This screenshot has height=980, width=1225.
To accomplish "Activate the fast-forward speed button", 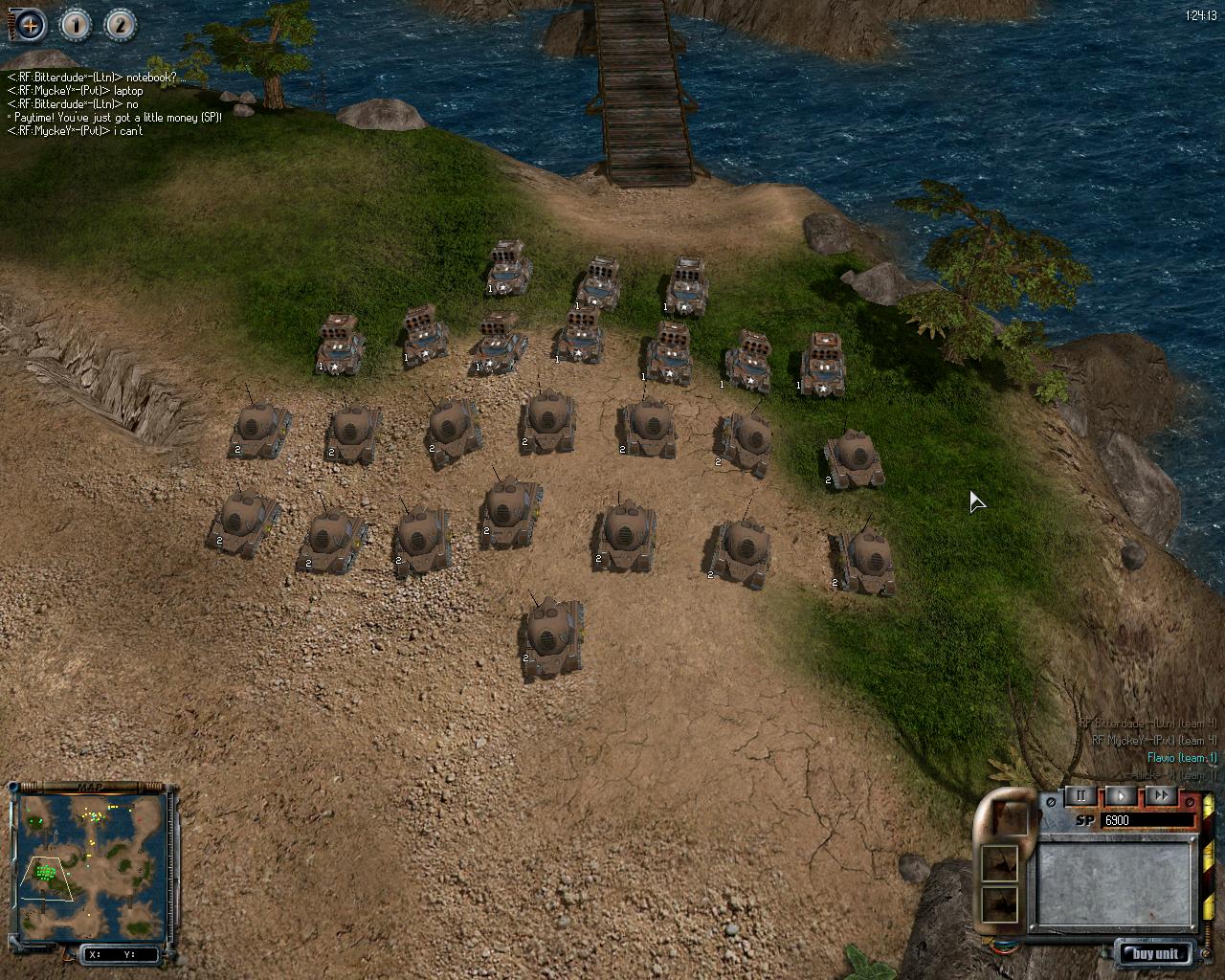I will 1160,795.
